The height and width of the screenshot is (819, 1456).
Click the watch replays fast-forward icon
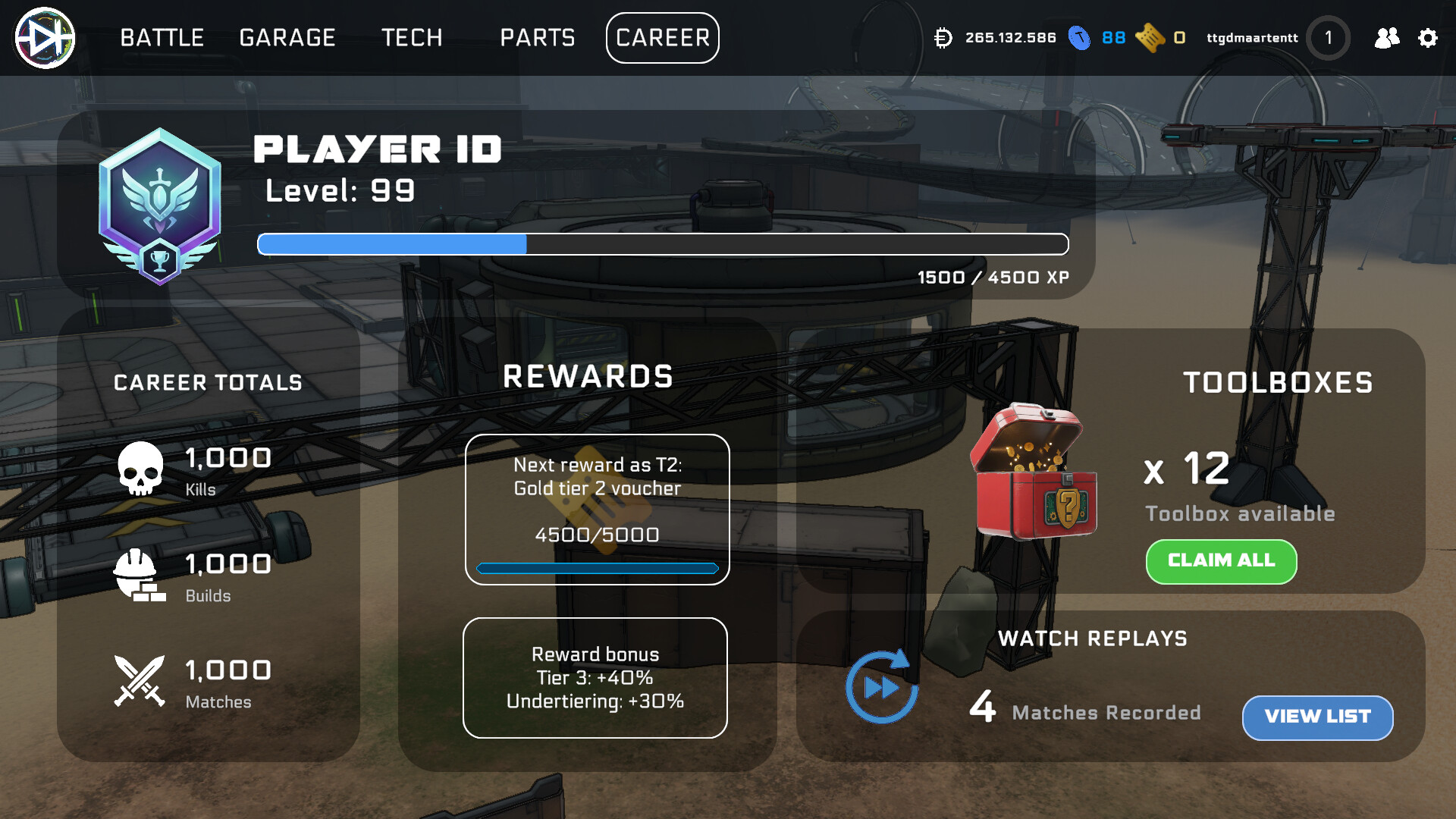click(881, 687)
